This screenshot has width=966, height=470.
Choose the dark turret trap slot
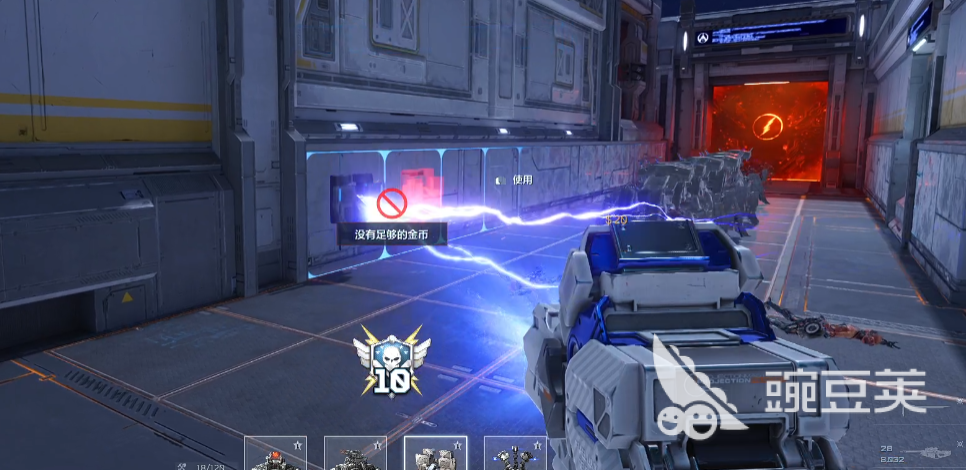(355, 455)
